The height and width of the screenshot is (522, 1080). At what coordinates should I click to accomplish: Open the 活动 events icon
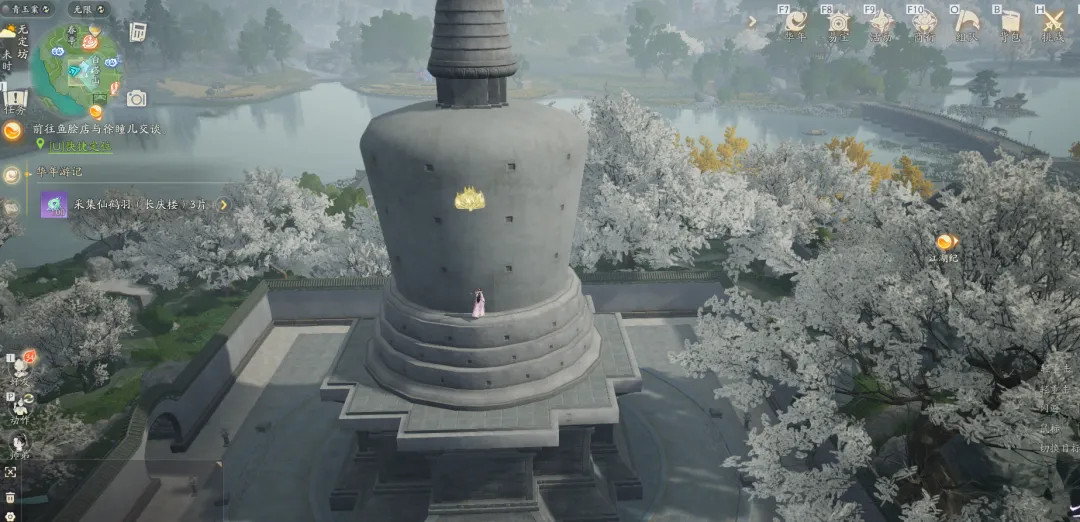point(881,22)
